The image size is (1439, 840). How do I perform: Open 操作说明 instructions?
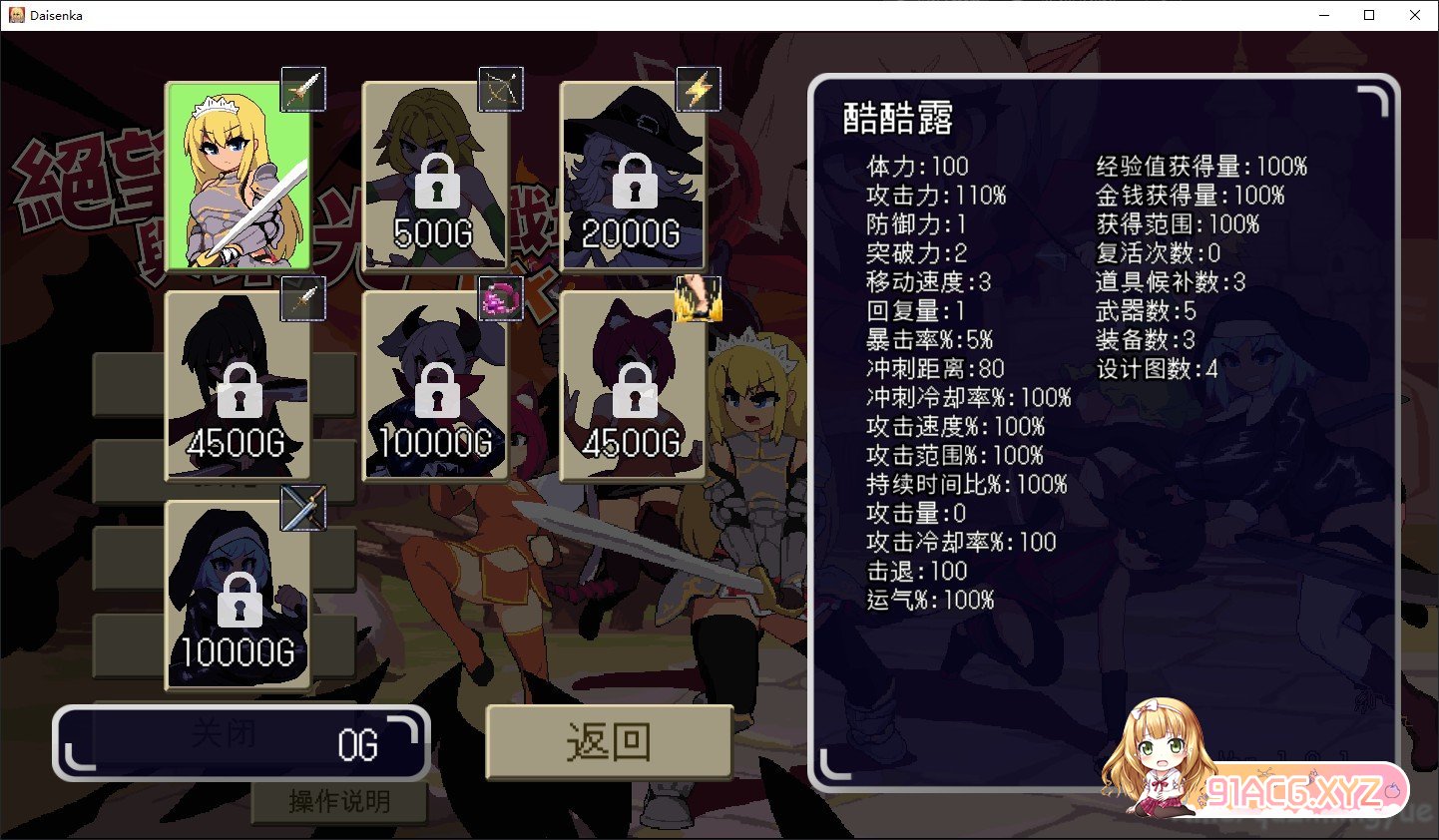pos(339,801)
